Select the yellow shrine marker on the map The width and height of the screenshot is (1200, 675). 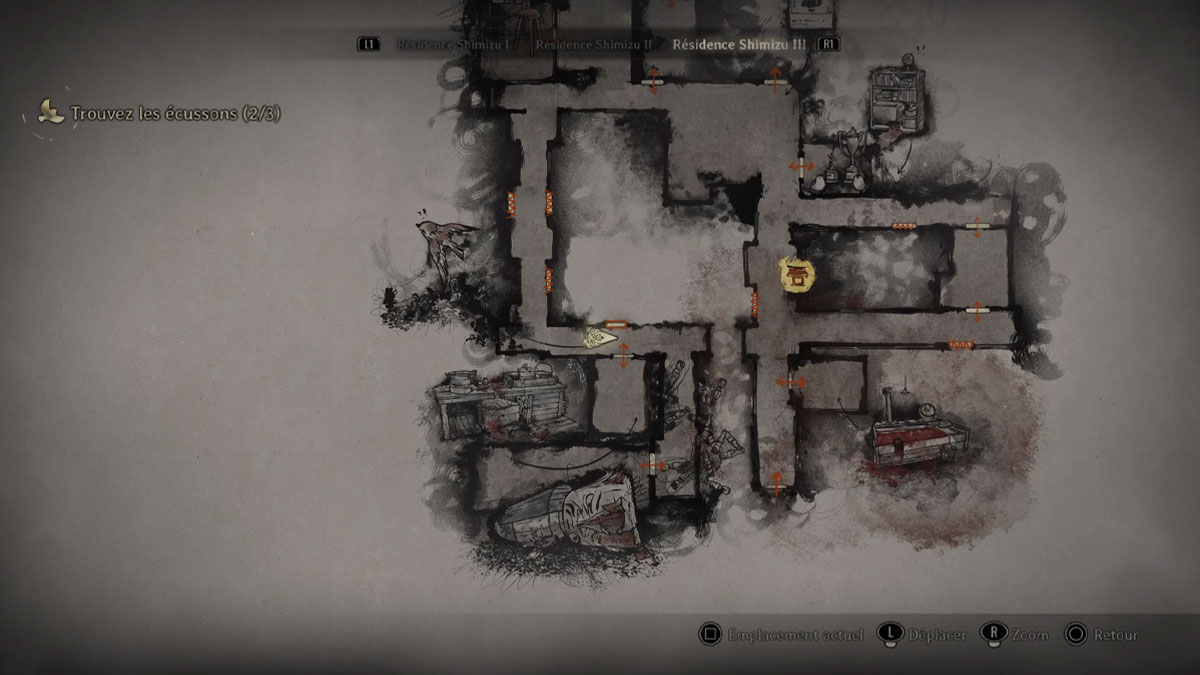[797, 274]
